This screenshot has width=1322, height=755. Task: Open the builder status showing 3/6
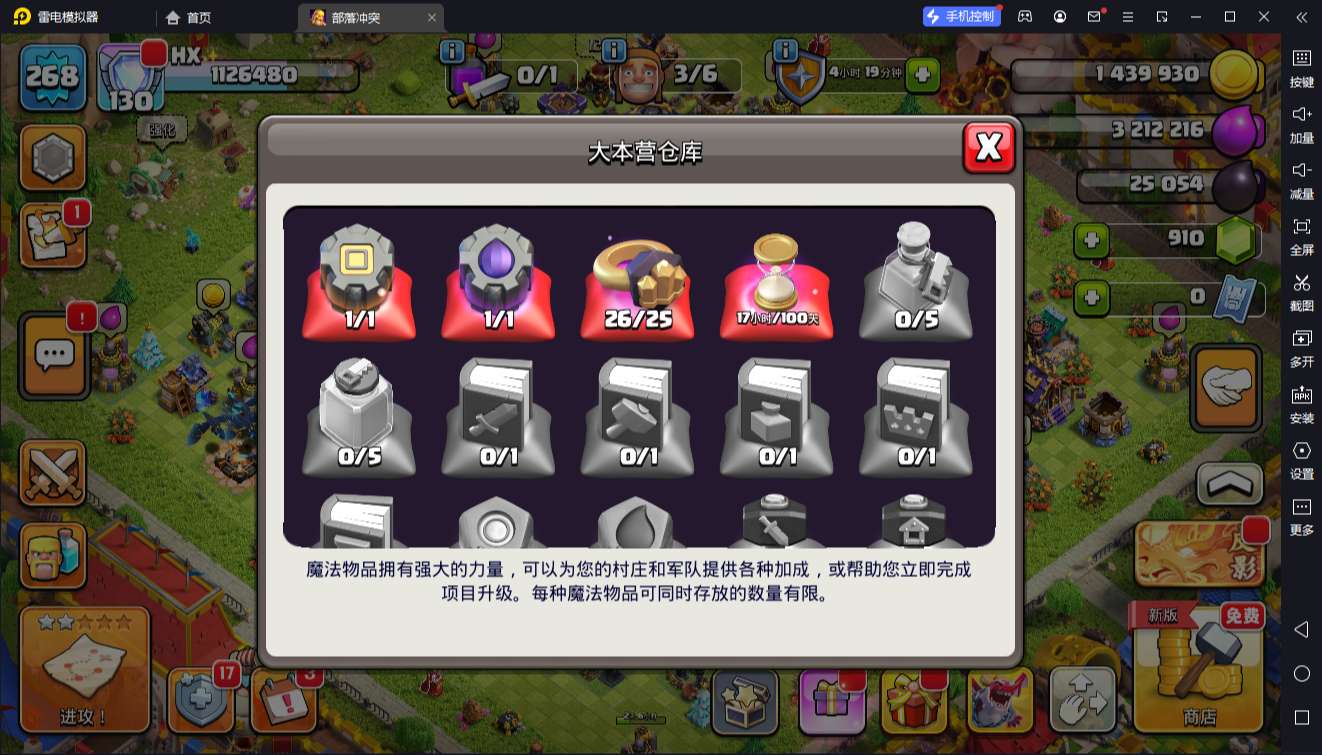[697, 75]
